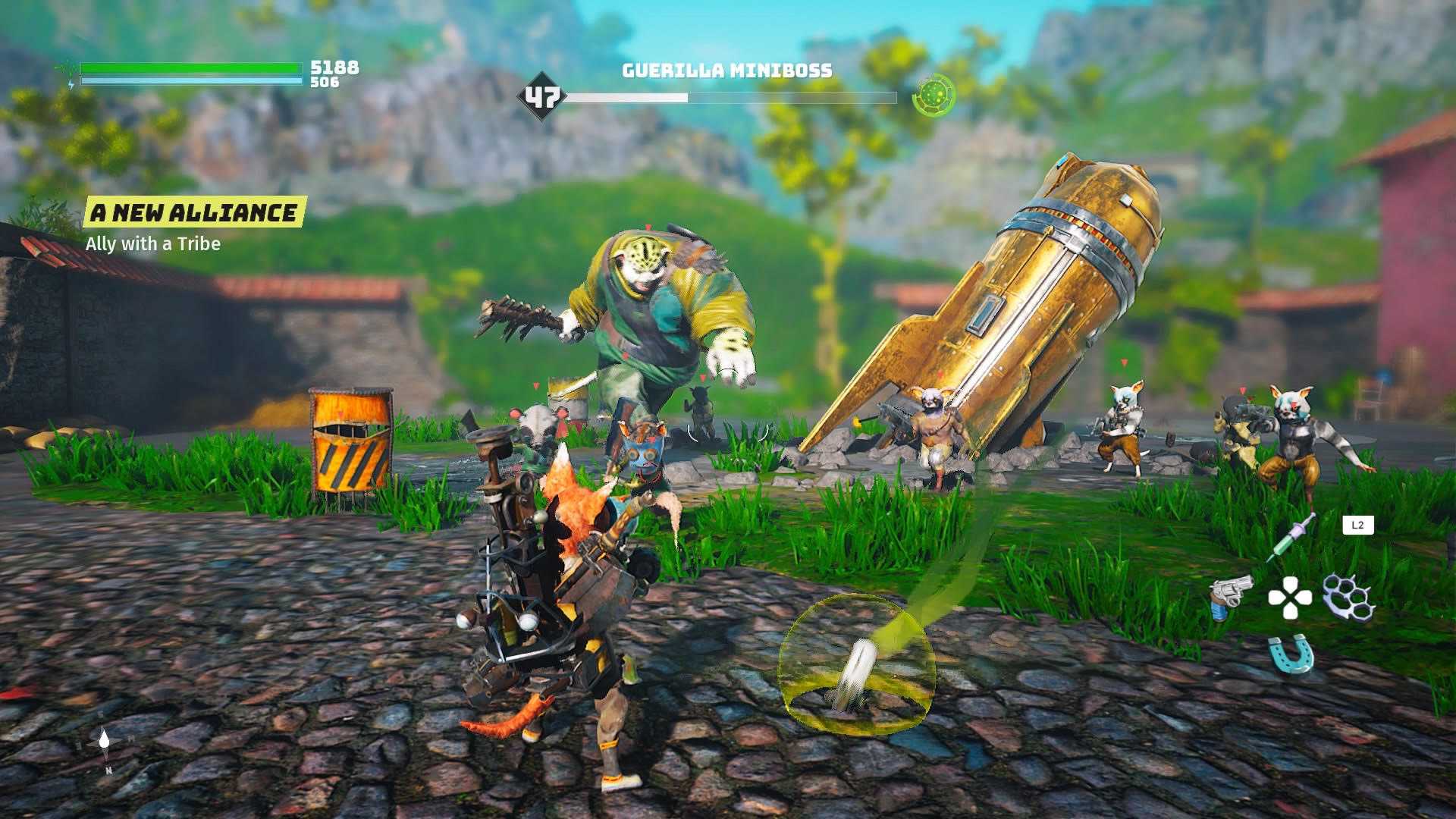Inspect the green boss status emblem
This screenshot has width=1456, height=819.
934,96
